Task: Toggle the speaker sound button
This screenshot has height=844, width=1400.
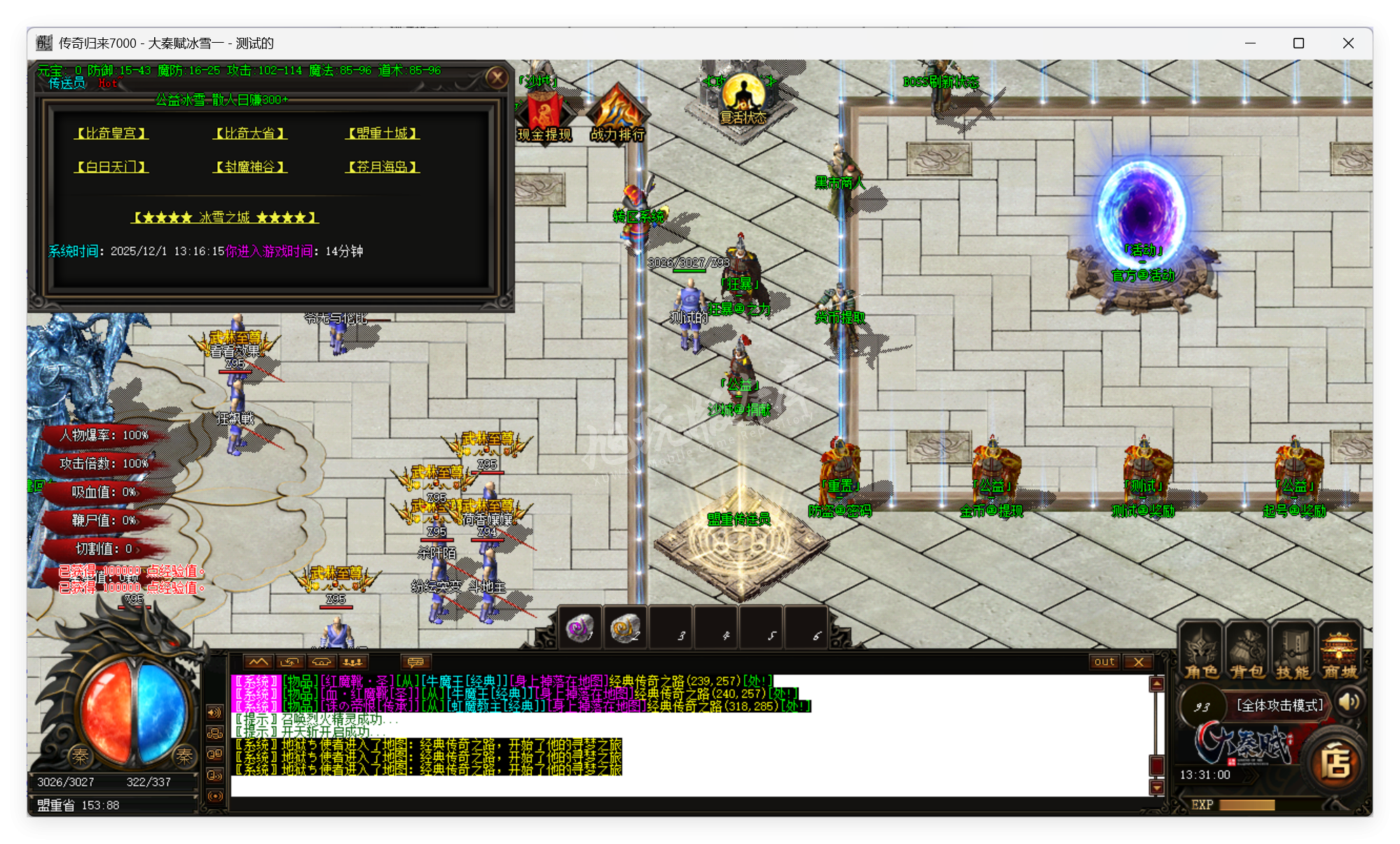Action: tap(1349, 702)
